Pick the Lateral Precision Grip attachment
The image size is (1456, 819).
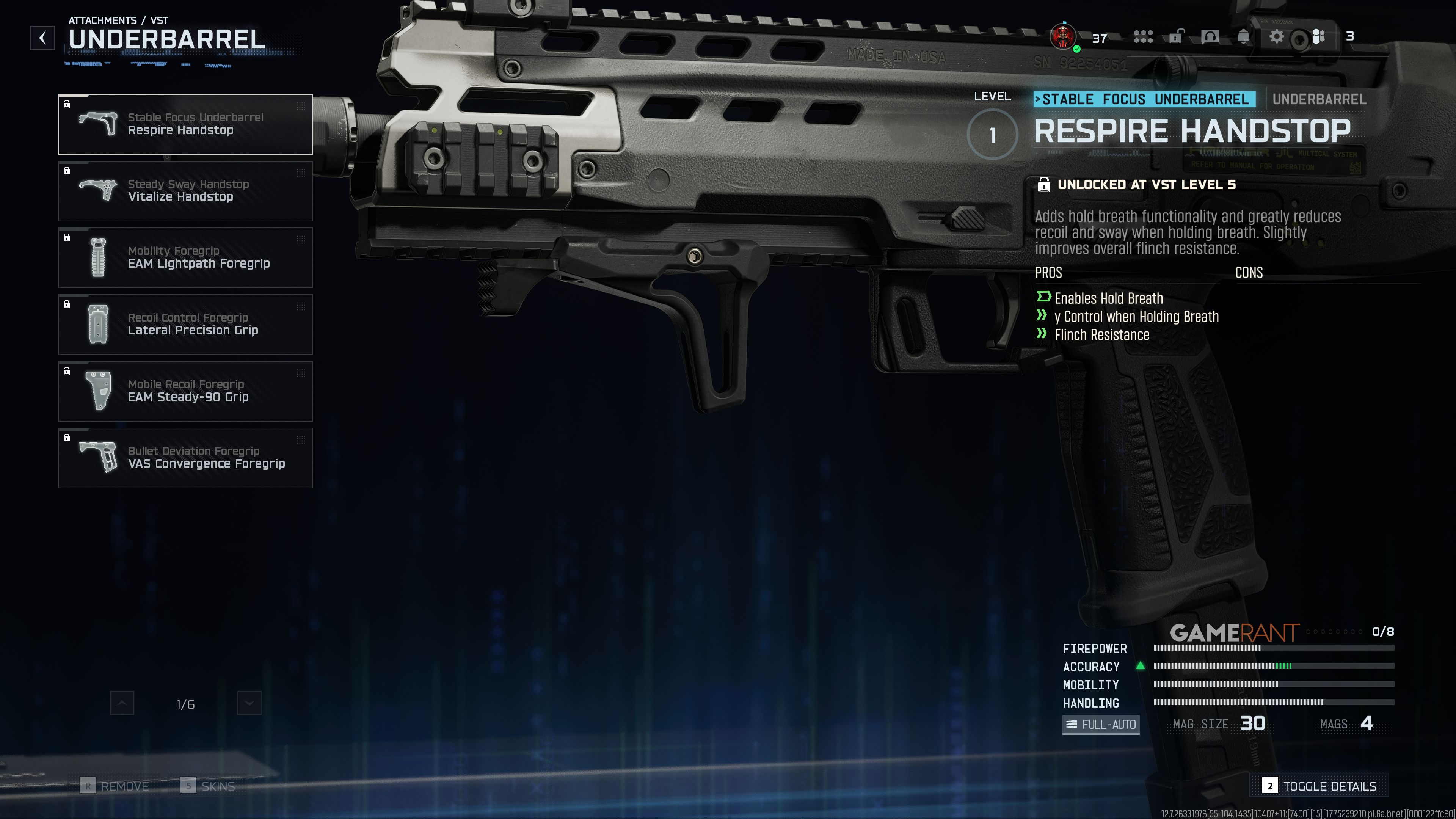pos(185,325)
